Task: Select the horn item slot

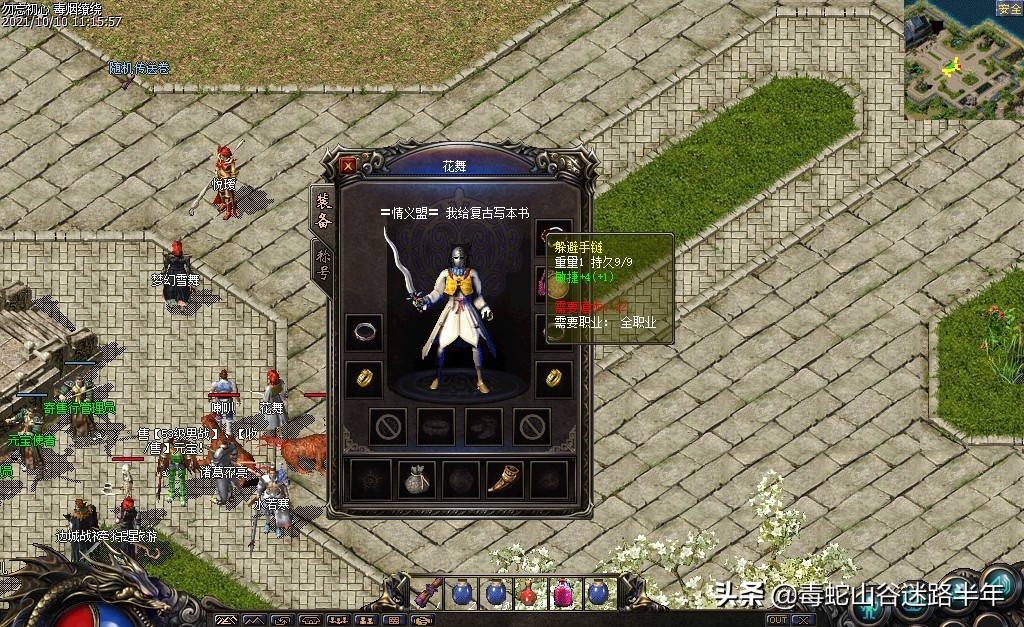Action: coord(504,480)
